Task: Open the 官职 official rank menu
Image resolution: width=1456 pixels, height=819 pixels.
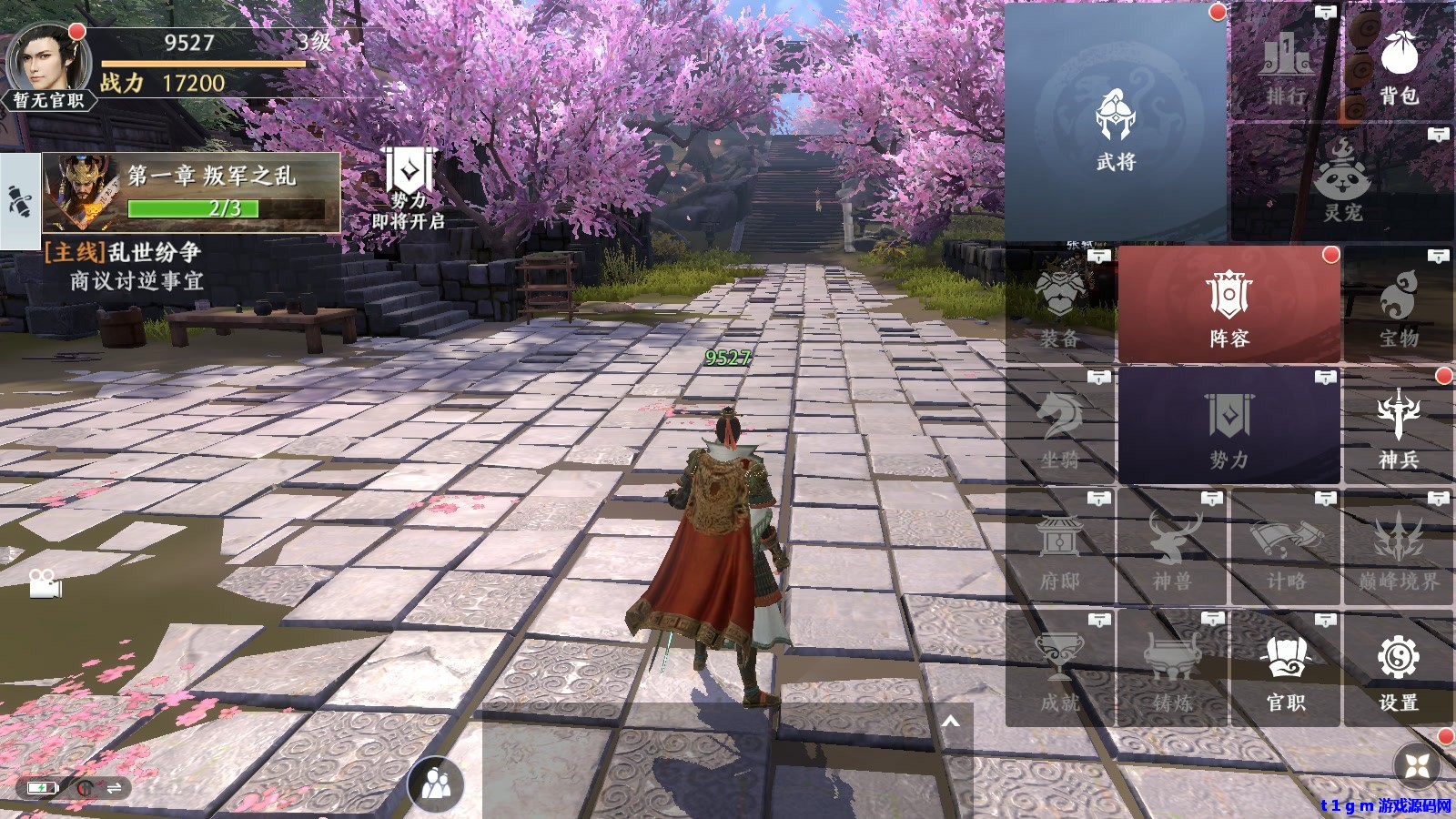Action: [x=1285, y=669]
